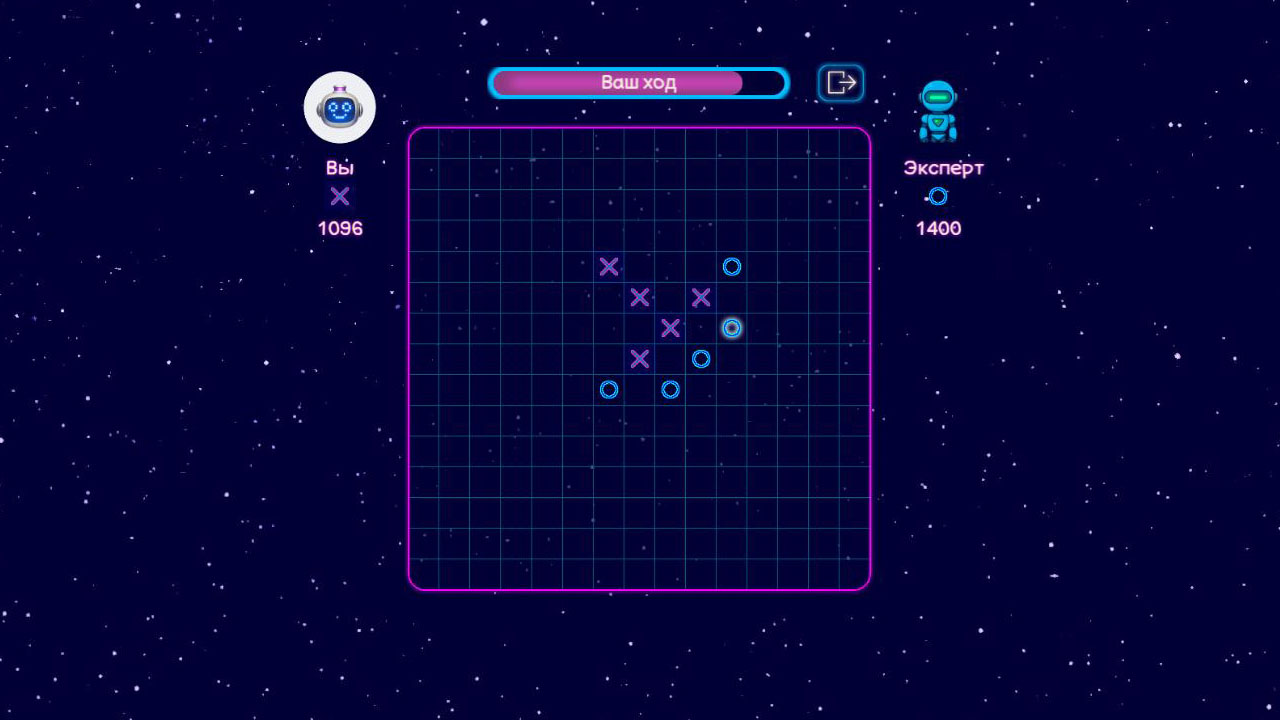Click the glowing O mark on the board
Image resolution: width=1280 pixels, height=720 pixels.
tap(731, 328)
